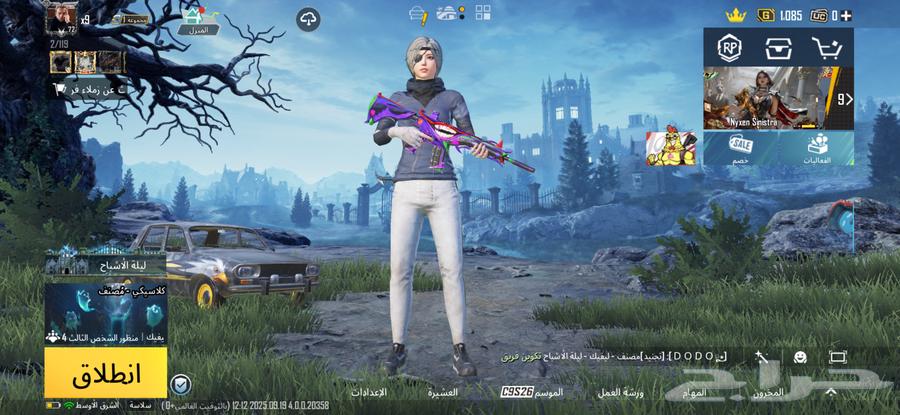The width and height of the screenshot is (900, 415).
Task: Add UC with the plus button
Action: [x=847, y=16]
